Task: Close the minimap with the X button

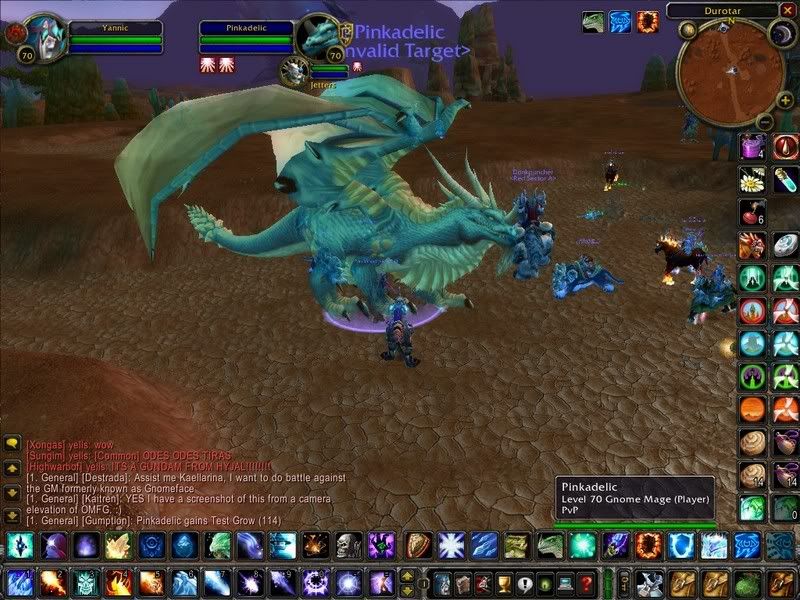Action: pos(786,11)
